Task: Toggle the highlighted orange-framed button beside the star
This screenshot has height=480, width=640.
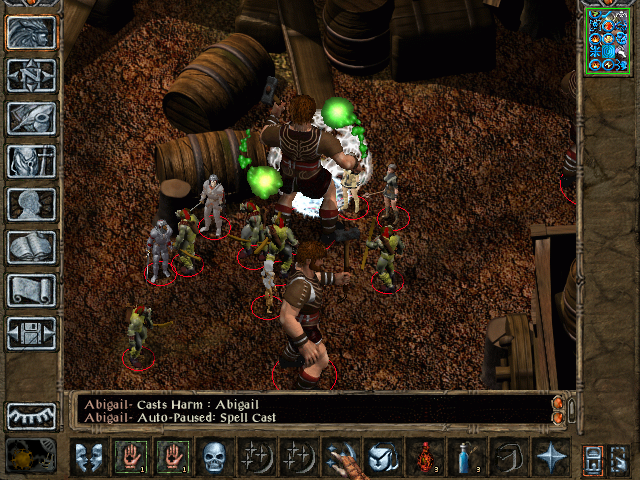Action: (592, 457)
